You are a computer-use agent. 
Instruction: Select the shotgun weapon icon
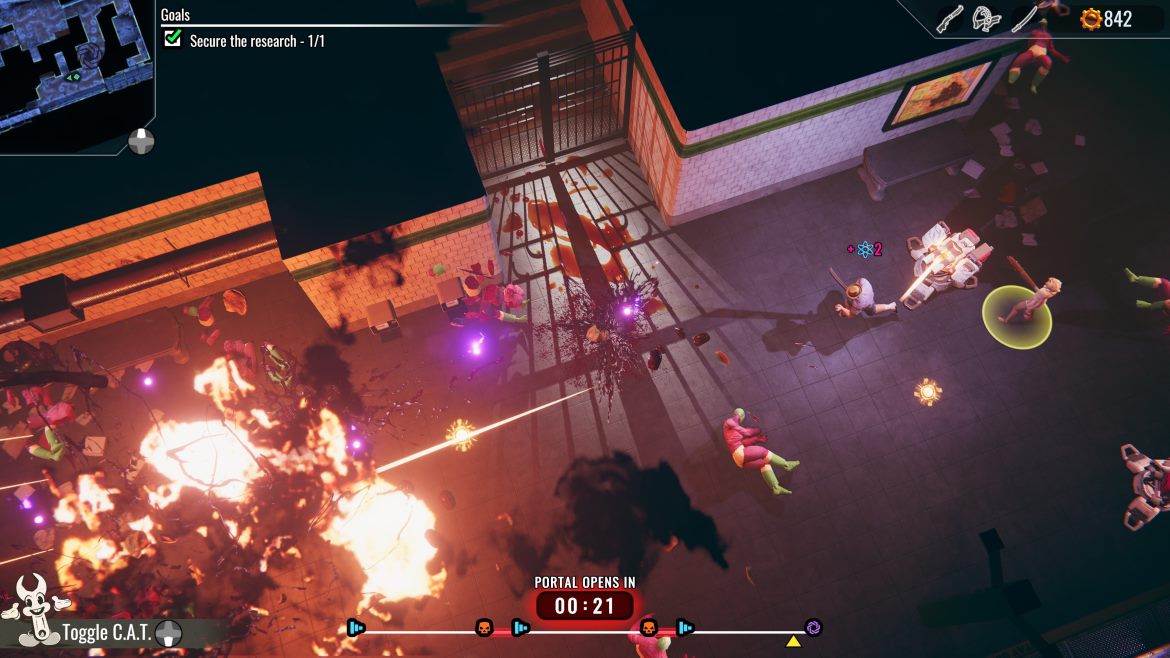(949, 19)
